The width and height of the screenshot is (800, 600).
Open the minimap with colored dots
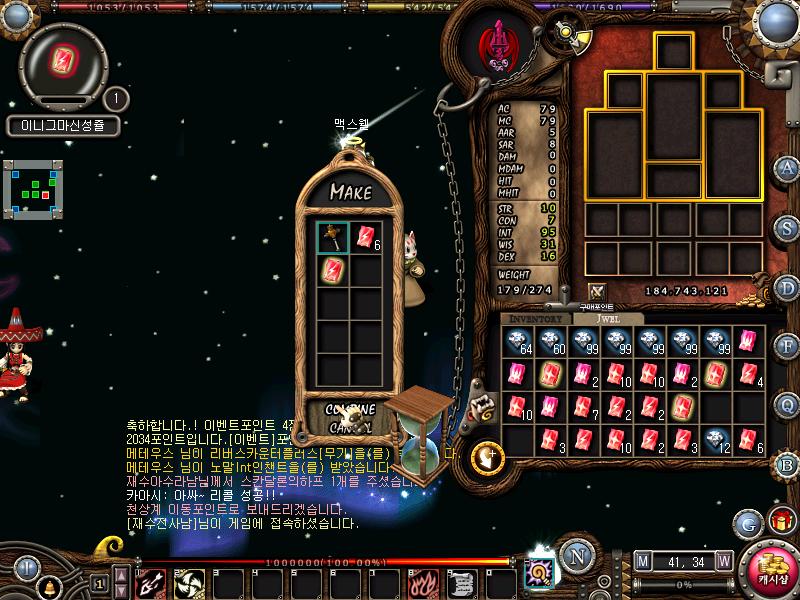pyautogui.click(x=33, y=188)
